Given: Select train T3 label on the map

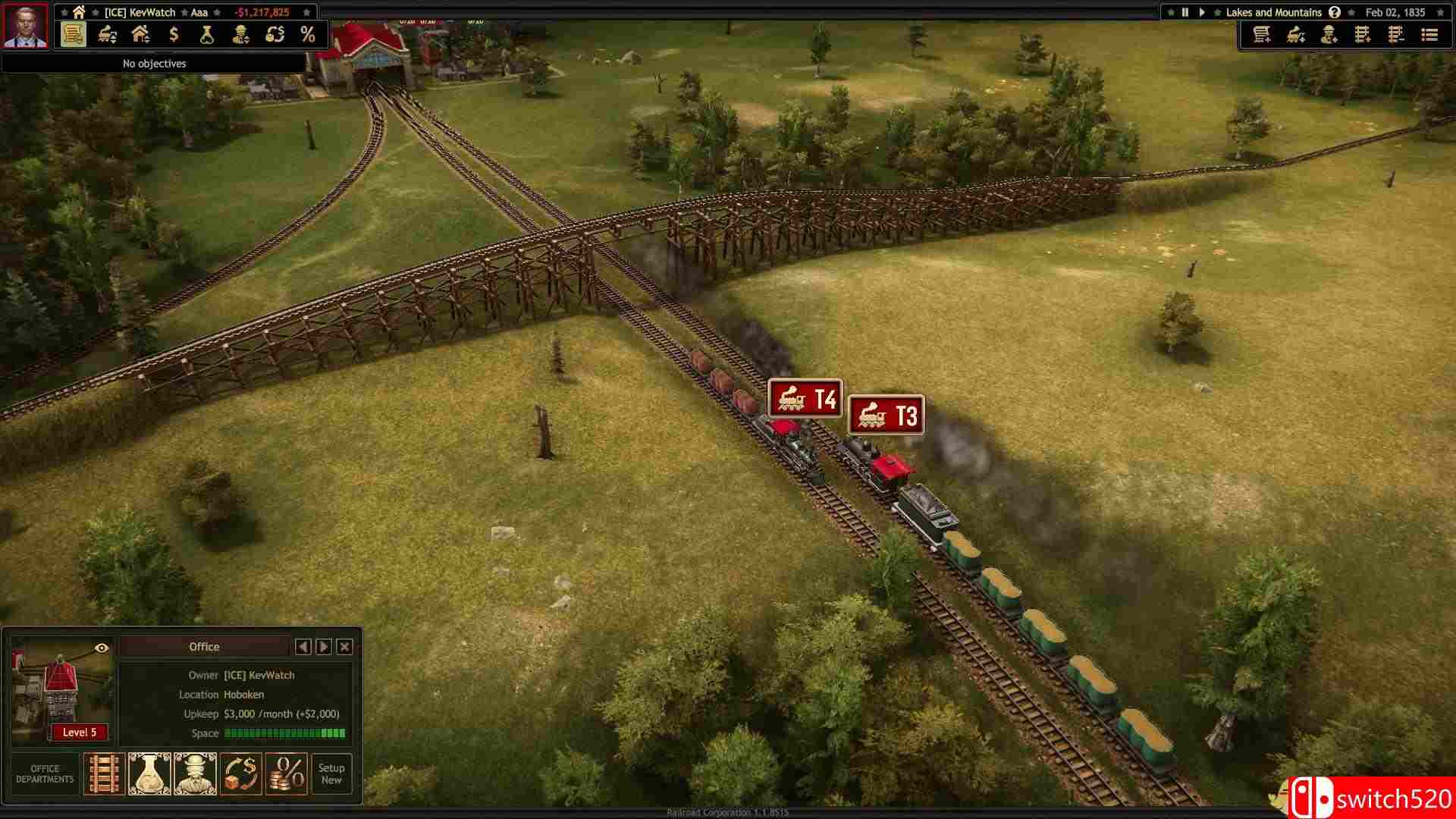Looking at the screenshot, I should tap(887, 415).
